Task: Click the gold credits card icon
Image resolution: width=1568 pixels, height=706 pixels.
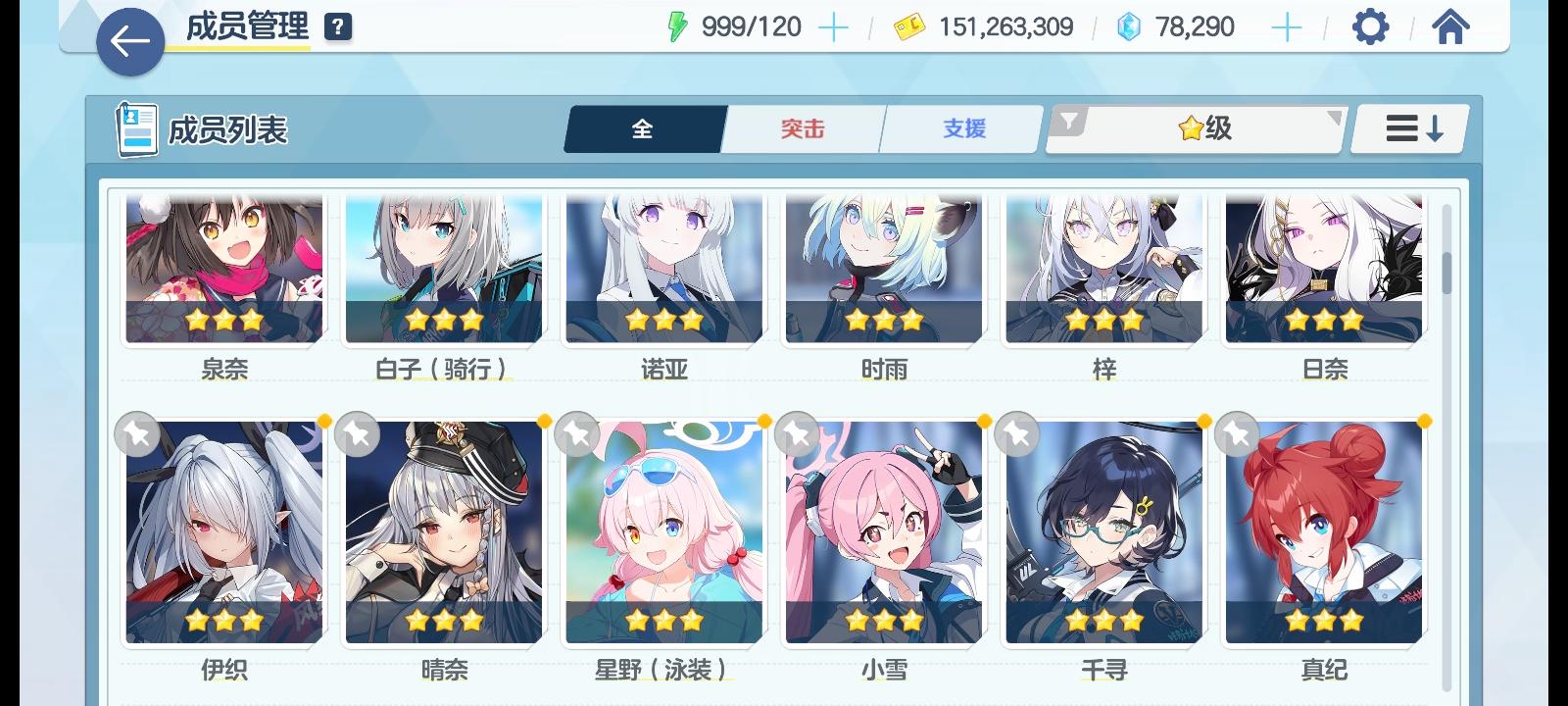Action: 911,27
